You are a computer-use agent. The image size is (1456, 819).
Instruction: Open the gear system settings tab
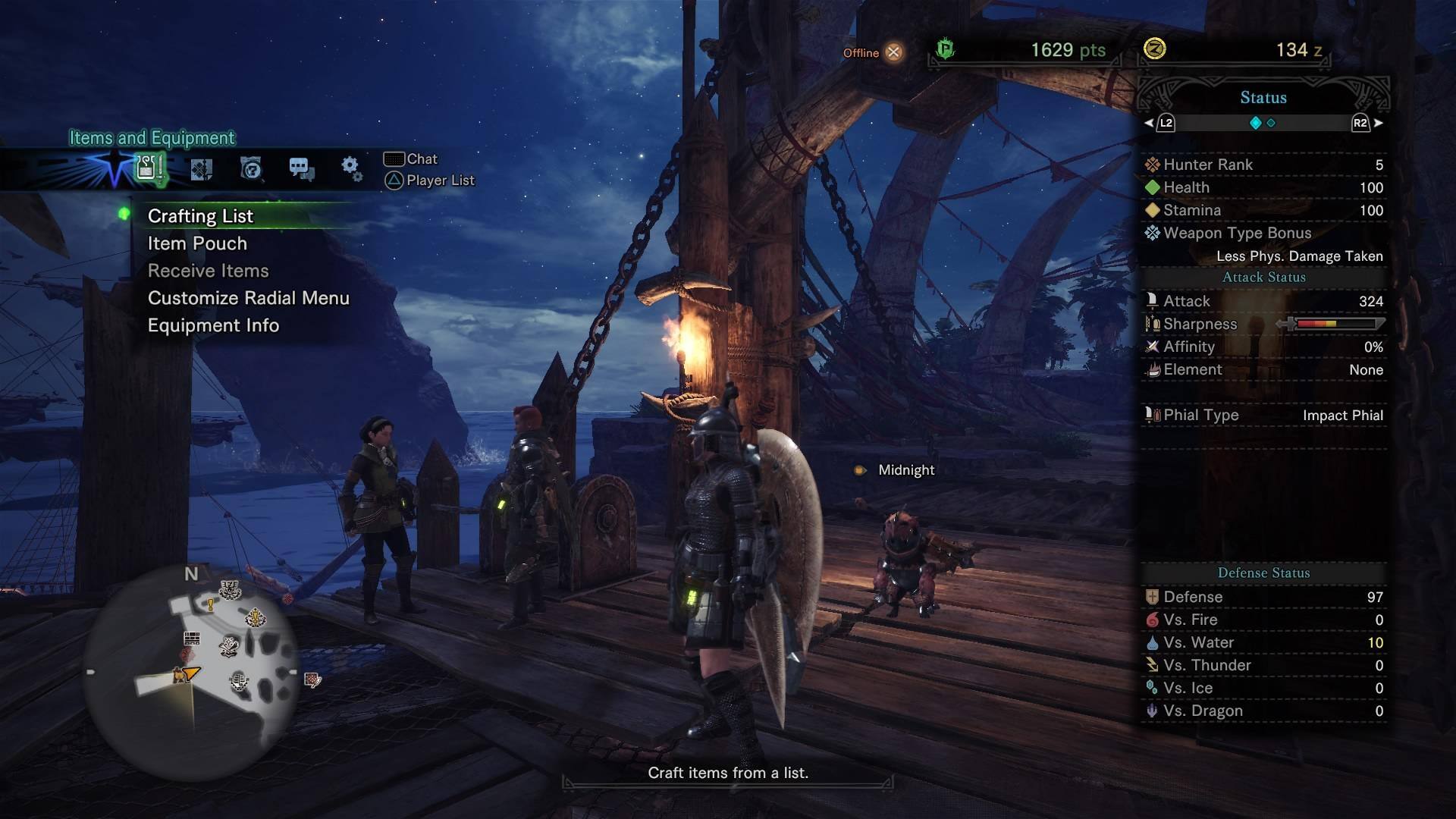click(x=350, y=168)
